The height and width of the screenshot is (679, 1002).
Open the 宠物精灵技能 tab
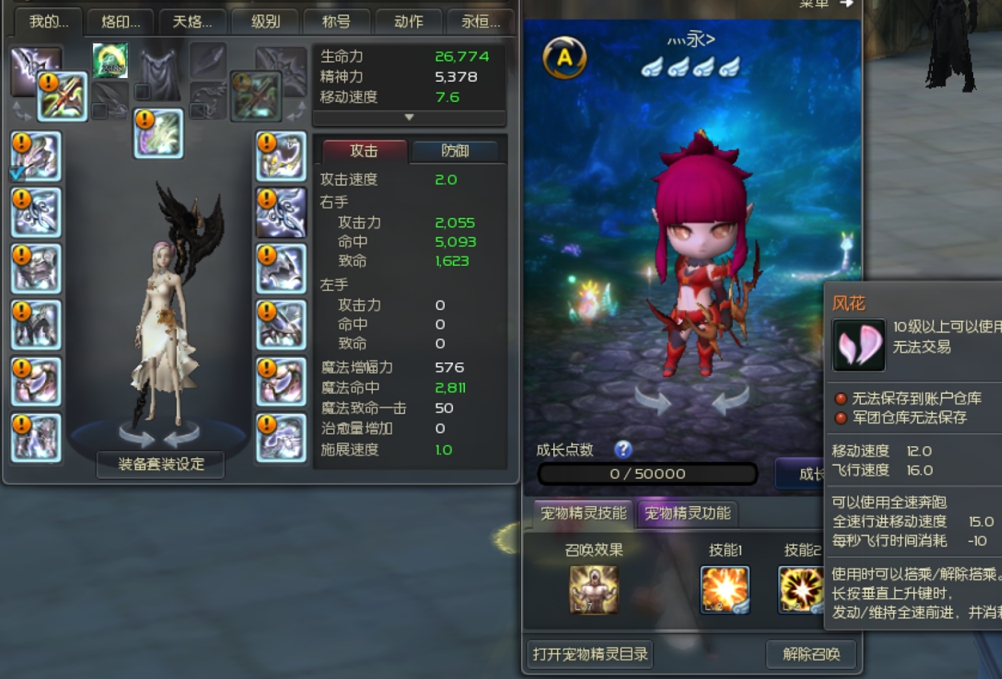click(x=584, y=514)
